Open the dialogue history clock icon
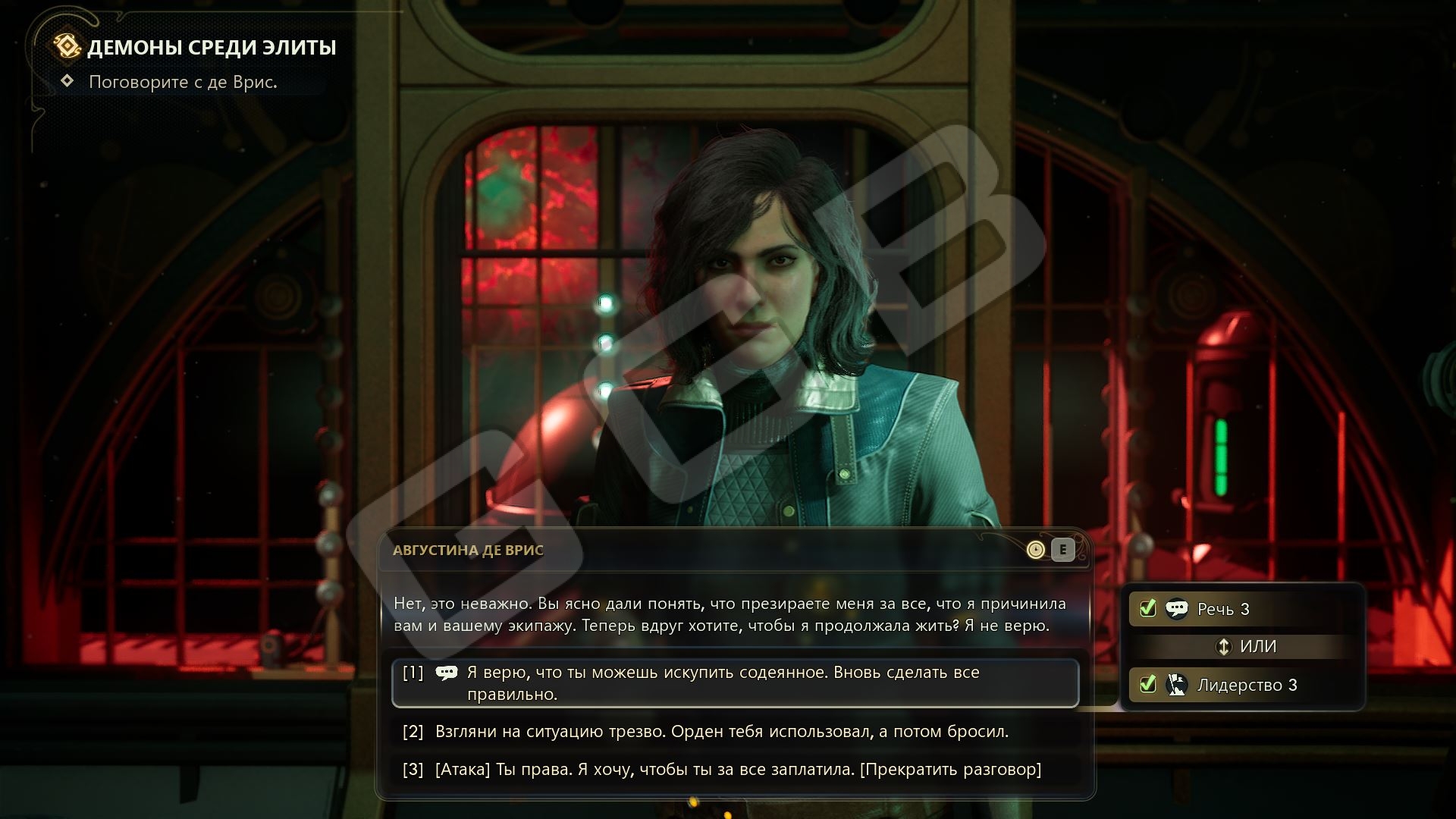Screen dimensions: 1456x819 (x=1035, y=550)
